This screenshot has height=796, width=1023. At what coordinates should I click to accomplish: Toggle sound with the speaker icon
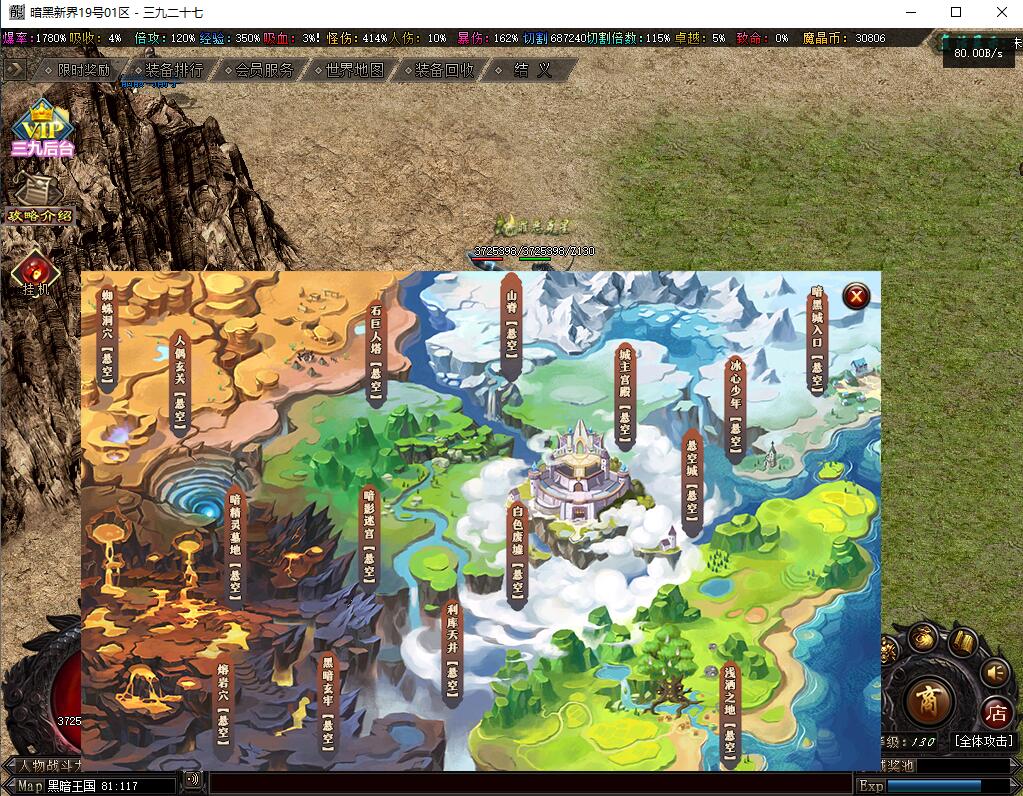(995, 672)
